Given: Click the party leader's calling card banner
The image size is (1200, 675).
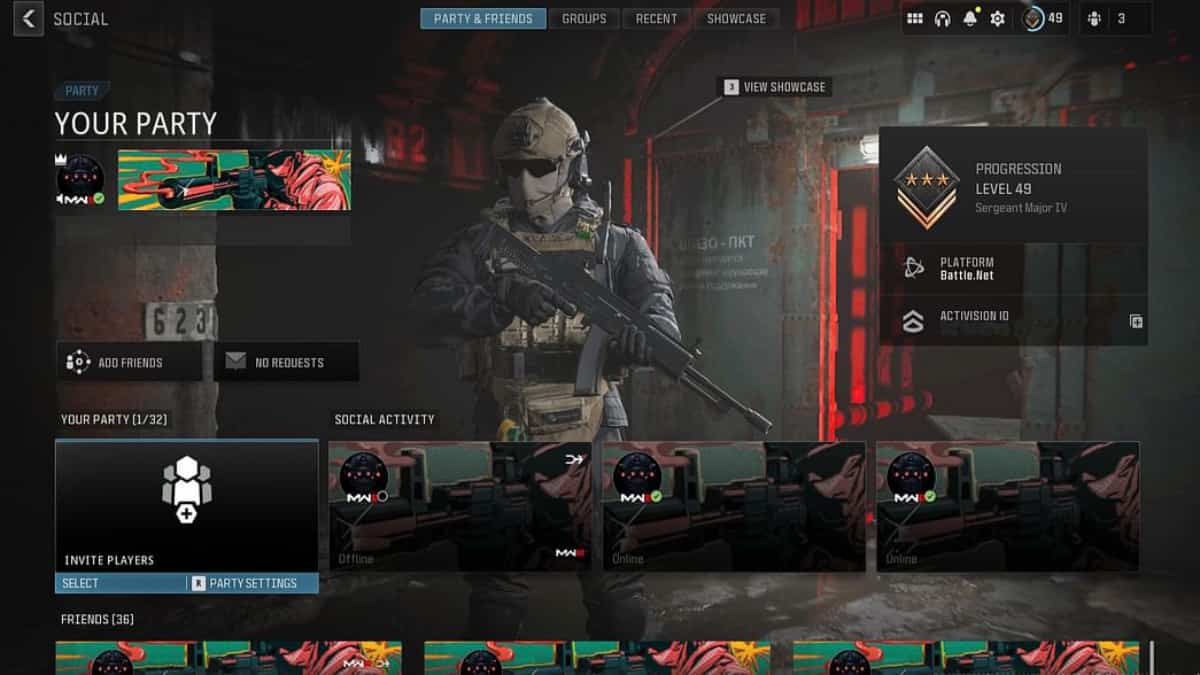Looking at the screenshot, I should coord(234,180).
